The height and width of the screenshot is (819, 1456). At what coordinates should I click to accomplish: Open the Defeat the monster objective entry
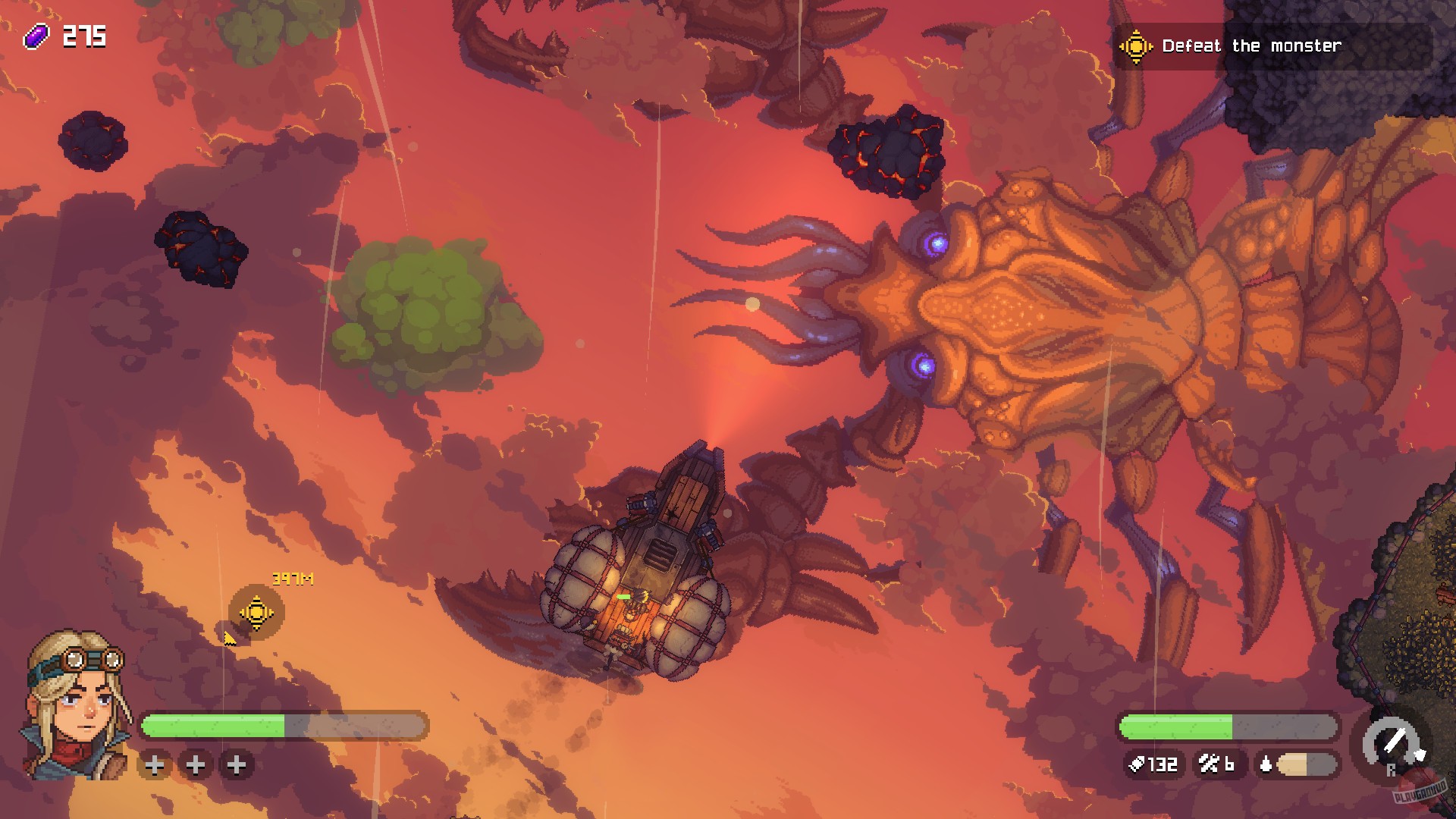coord(1251,45)
